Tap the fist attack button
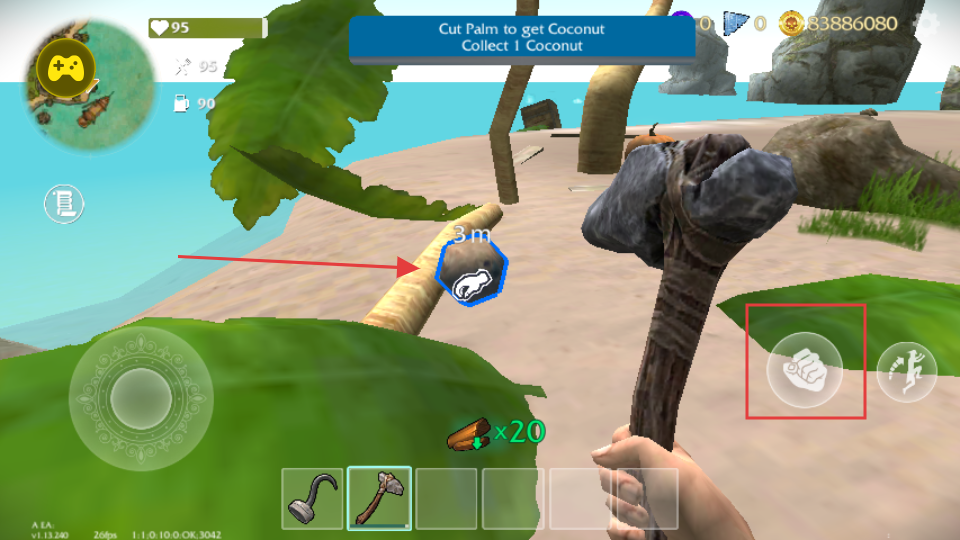 coord(804,367)
